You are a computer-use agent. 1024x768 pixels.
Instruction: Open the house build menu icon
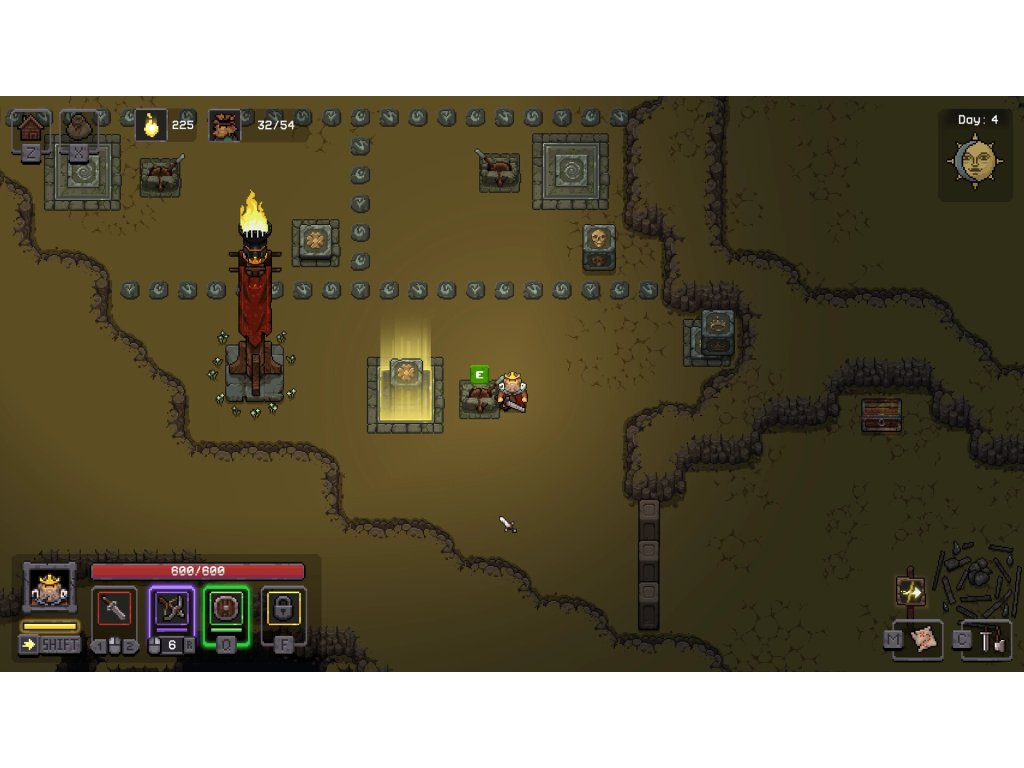pos(31,127)
